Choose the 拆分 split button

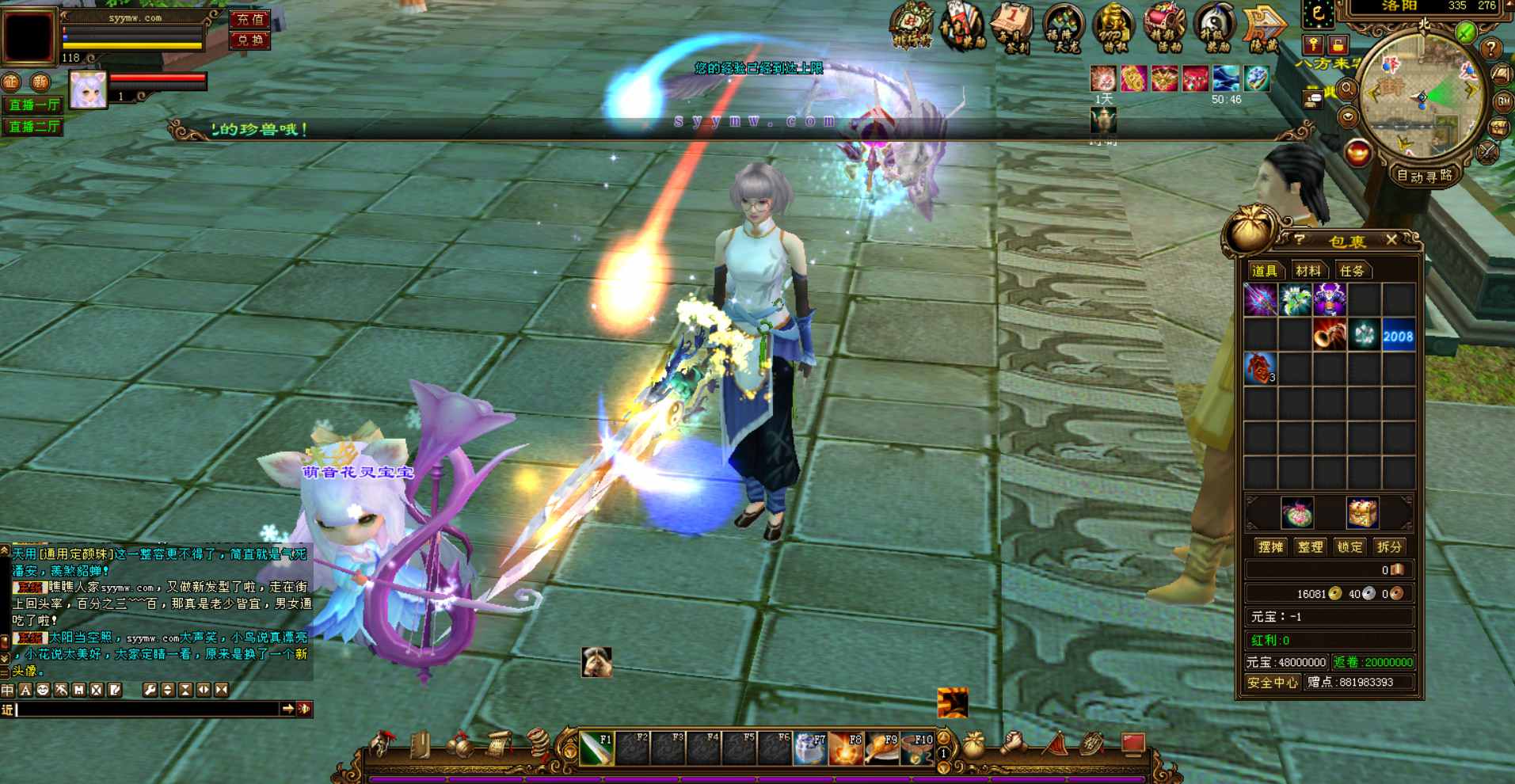coord(1389,547)
